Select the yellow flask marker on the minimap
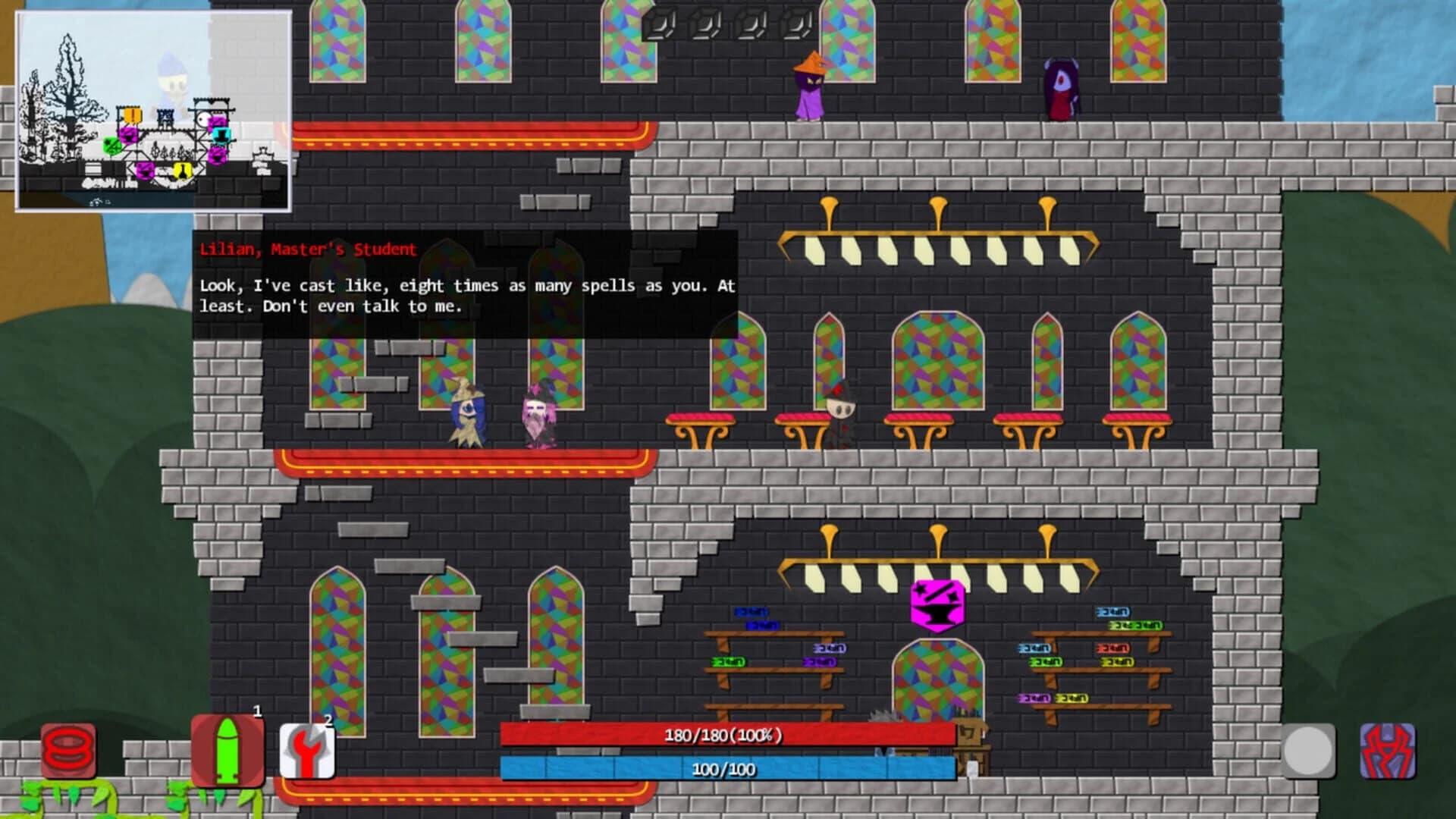The height and width of the screenshot is (819, 1456). tap(182, 170)
